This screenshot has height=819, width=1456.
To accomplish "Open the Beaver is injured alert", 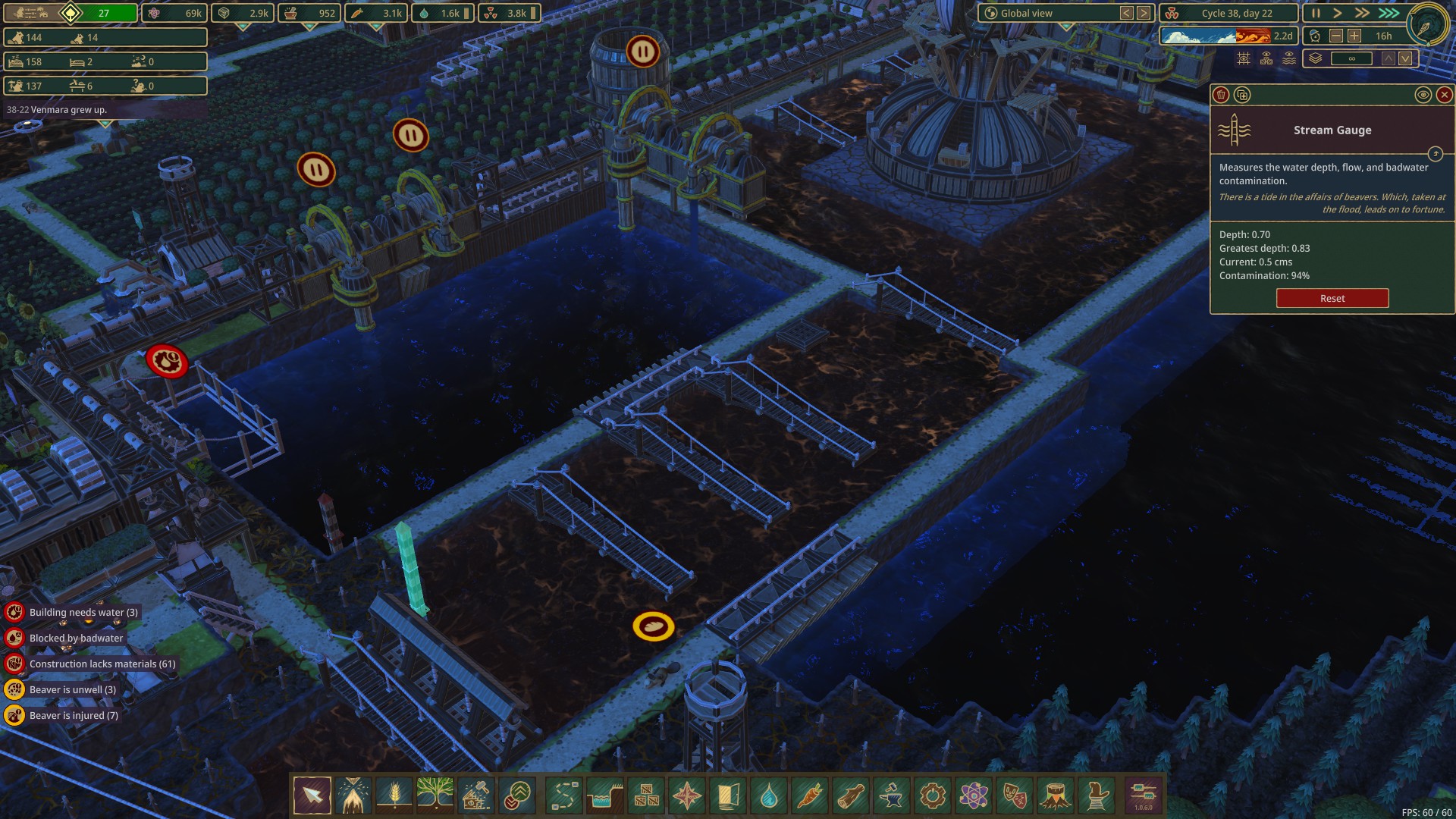I will point(74,715).
